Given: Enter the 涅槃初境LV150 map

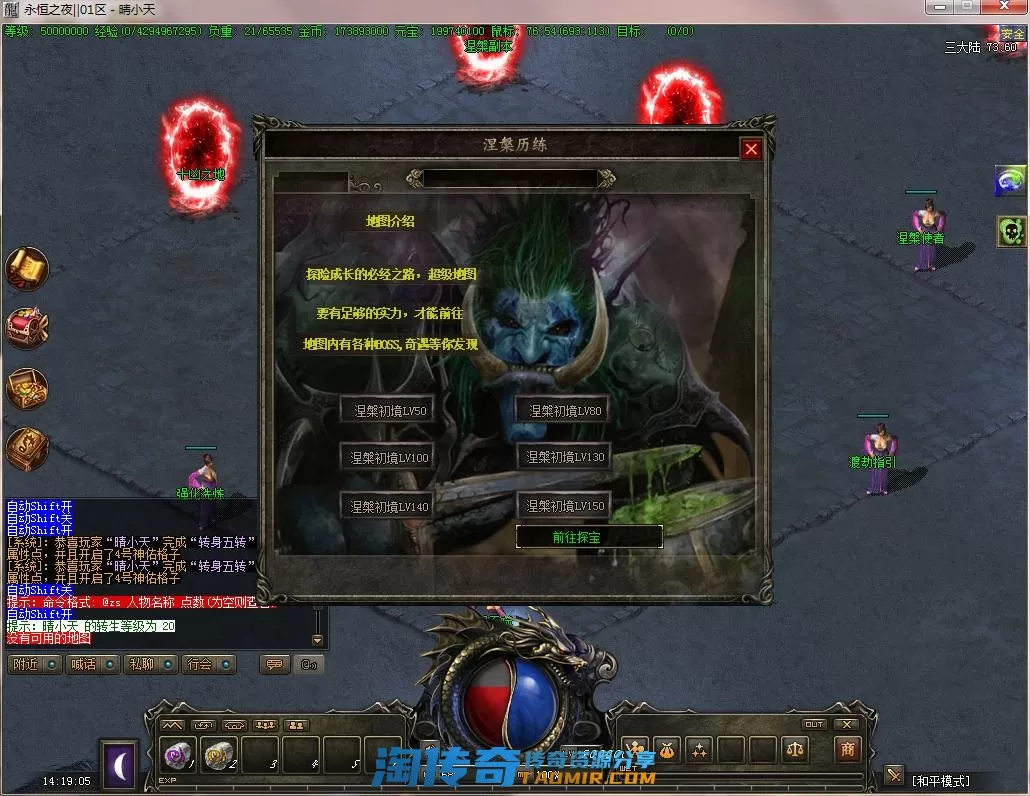Looking at the screenshot, I should (x=565, y=506).
